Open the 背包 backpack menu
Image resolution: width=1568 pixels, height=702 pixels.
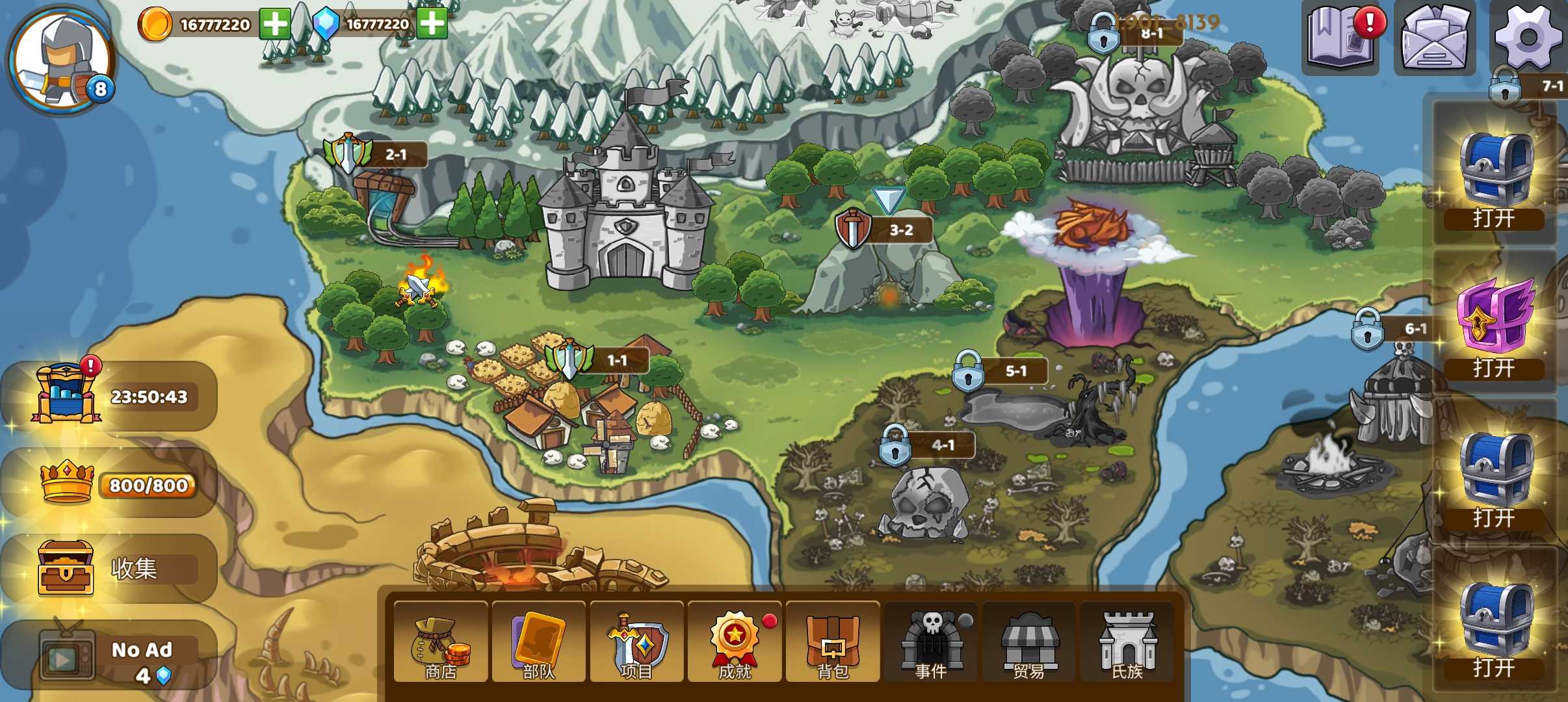pyautogui.click(x=833, y=643)
